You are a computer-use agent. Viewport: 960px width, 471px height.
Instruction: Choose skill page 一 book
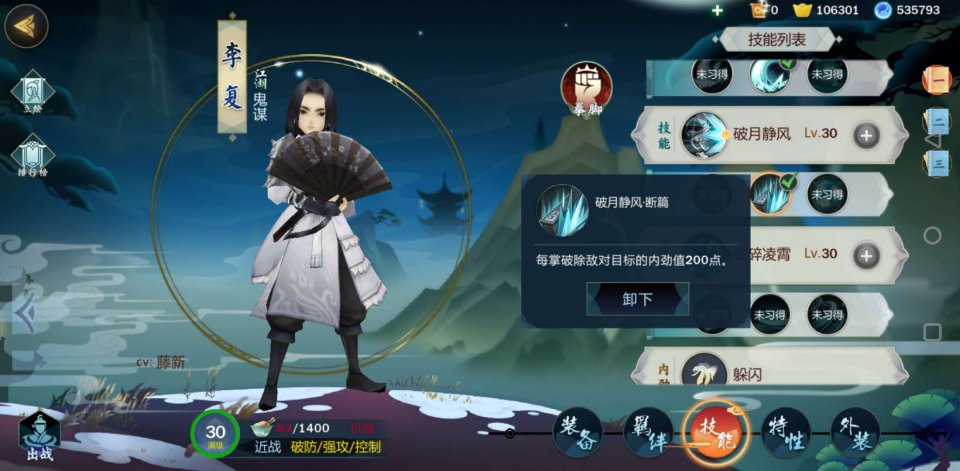(x=937, y=79)
